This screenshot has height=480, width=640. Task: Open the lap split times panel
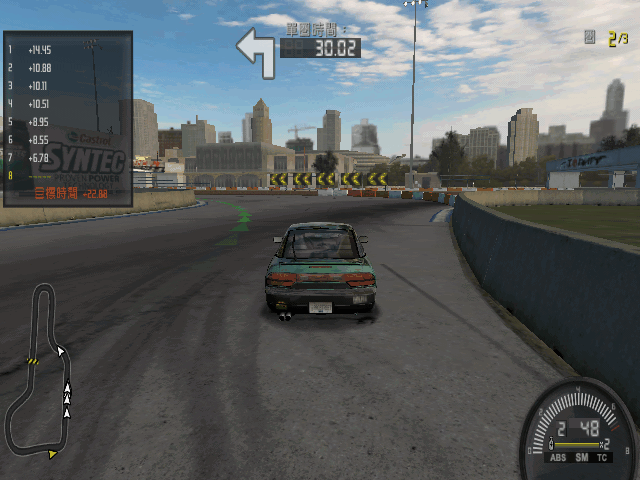[68, 119]
